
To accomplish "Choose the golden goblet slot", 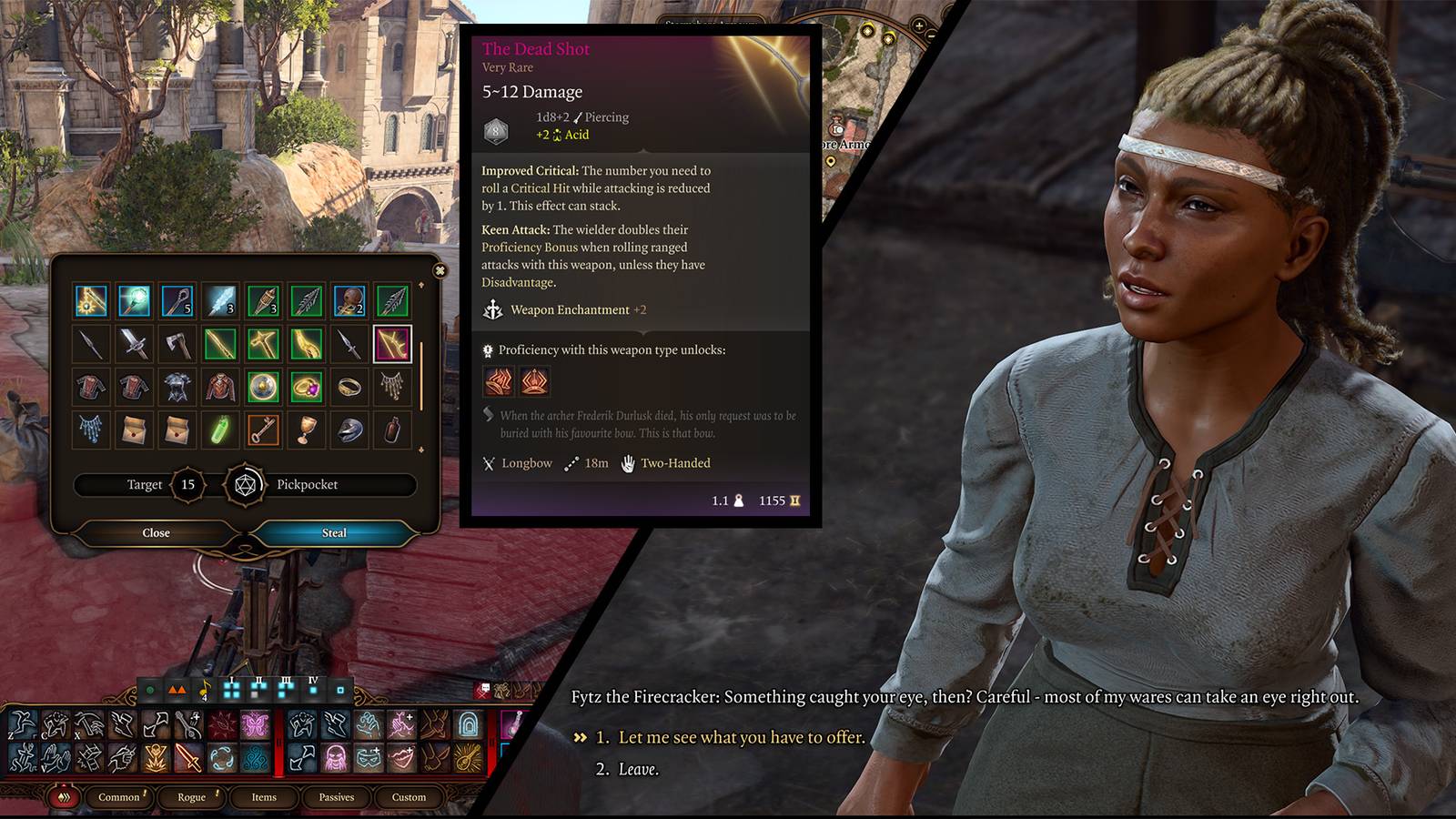I will (307, 430).
